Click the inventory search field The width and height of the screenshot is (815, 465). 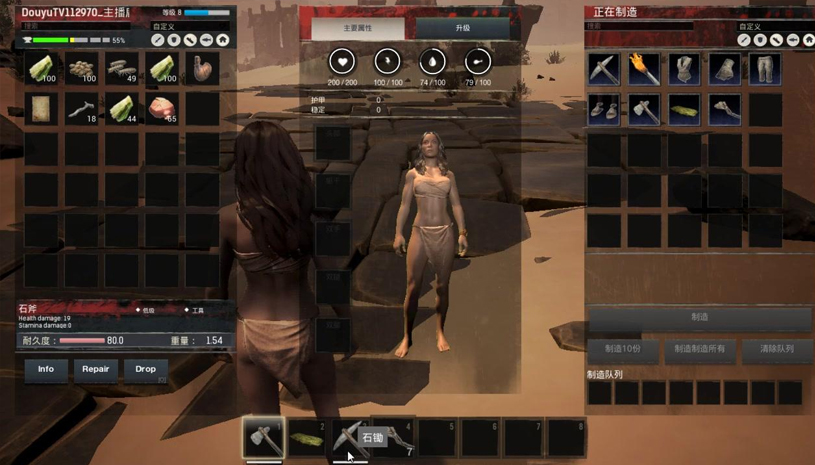(x=80, y=26)
